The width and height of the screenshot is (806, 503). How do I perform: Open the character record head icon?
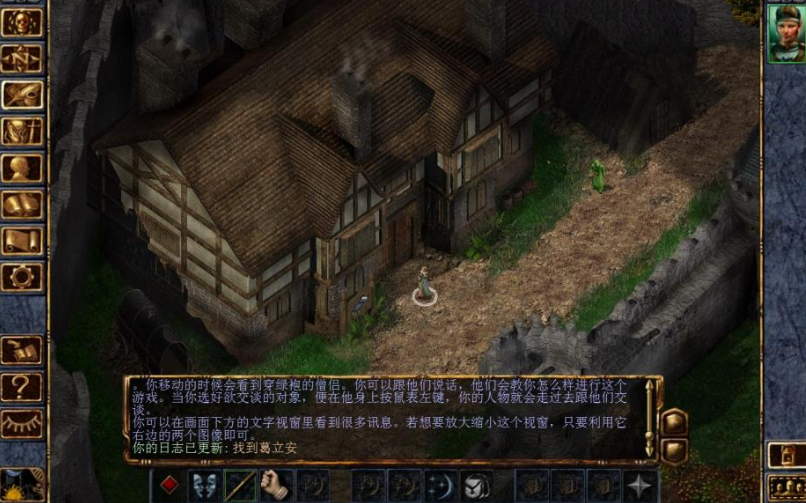point(22,167)
